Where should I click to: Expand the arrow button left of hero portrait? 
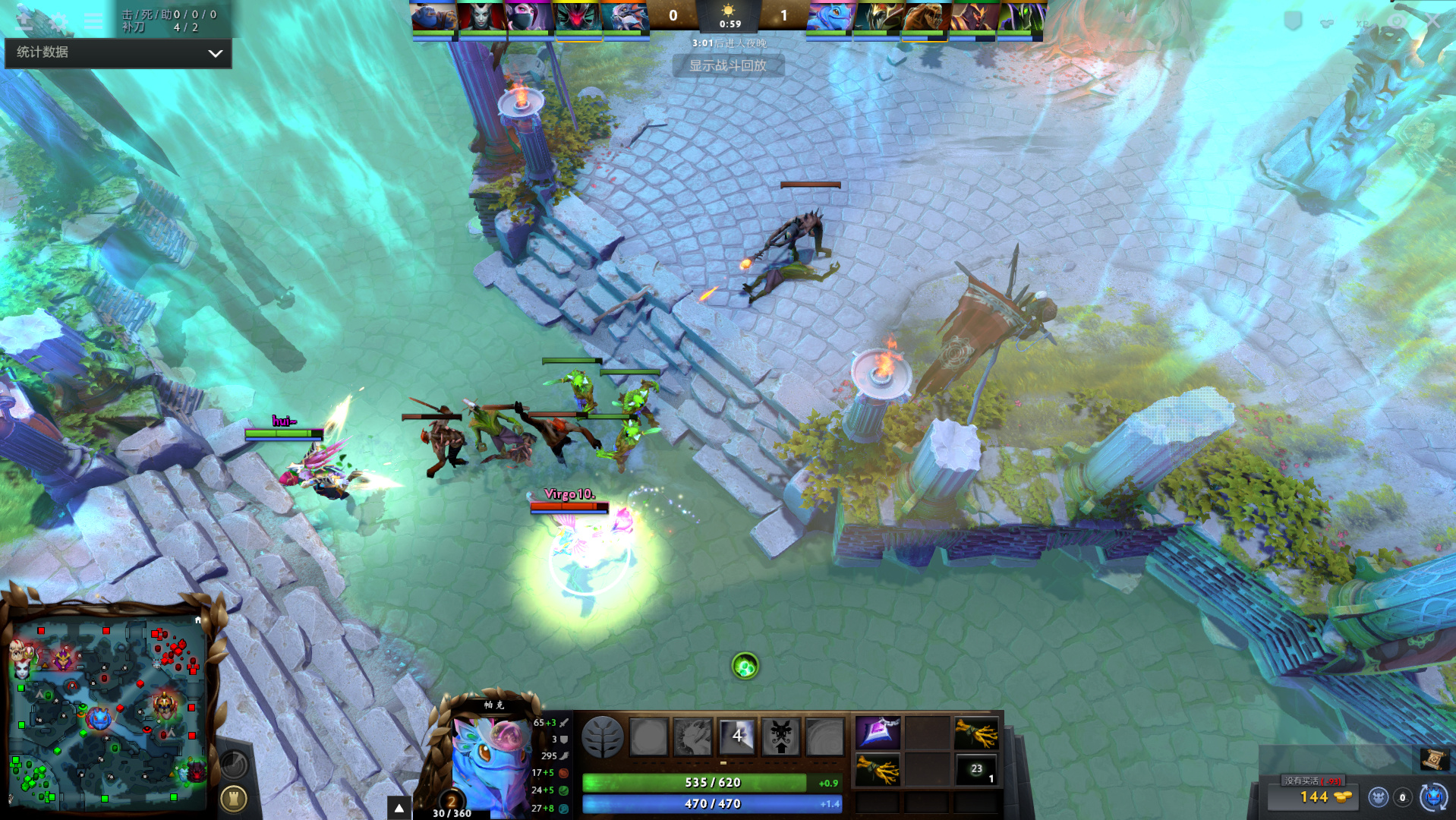click(x=399, y=808)
